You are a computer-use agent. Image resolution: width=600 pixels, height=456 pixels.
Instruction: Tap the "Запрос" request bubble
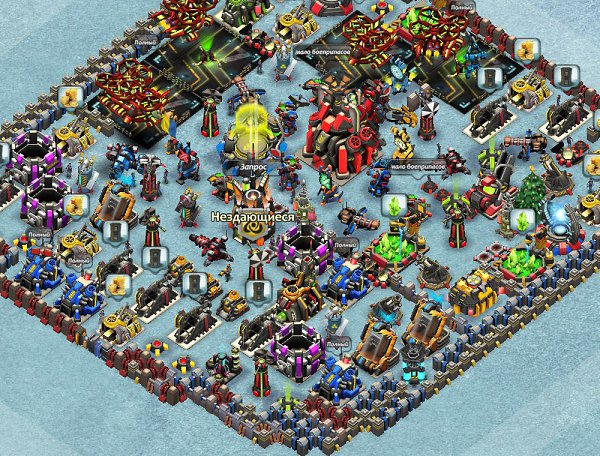tap(253, 169)
